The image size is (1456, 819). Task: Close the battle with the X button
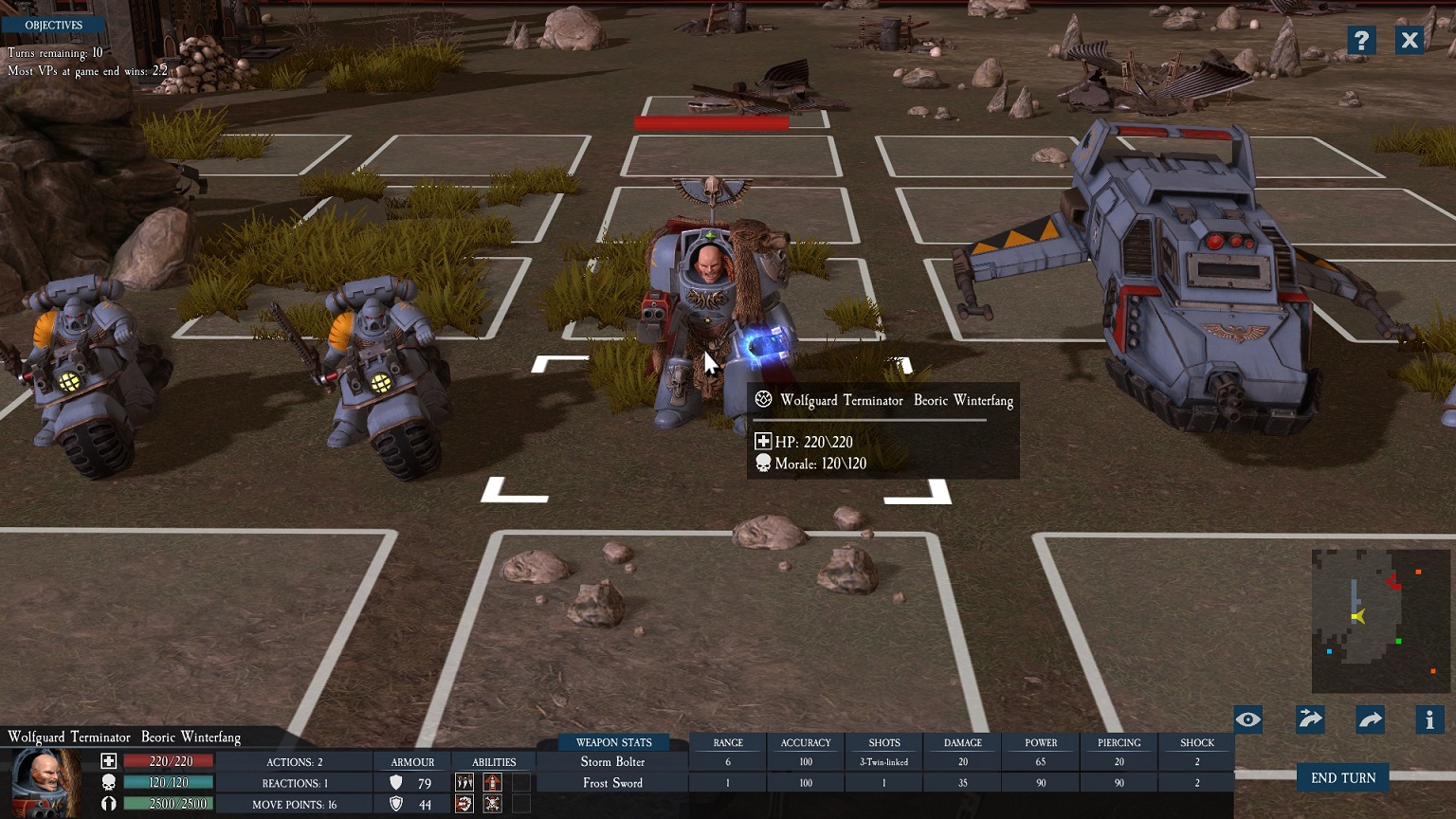(1410, 40)
